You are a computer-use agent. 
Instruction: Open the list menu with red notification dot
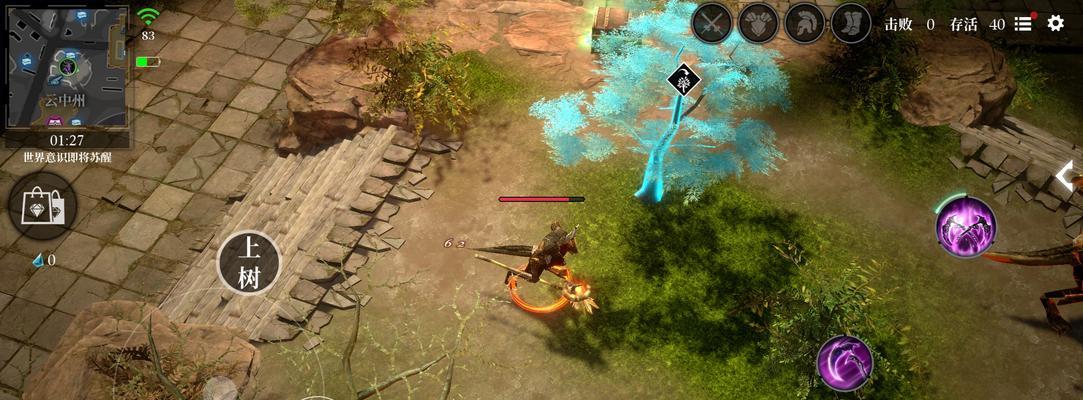[x=1024, y=23]
